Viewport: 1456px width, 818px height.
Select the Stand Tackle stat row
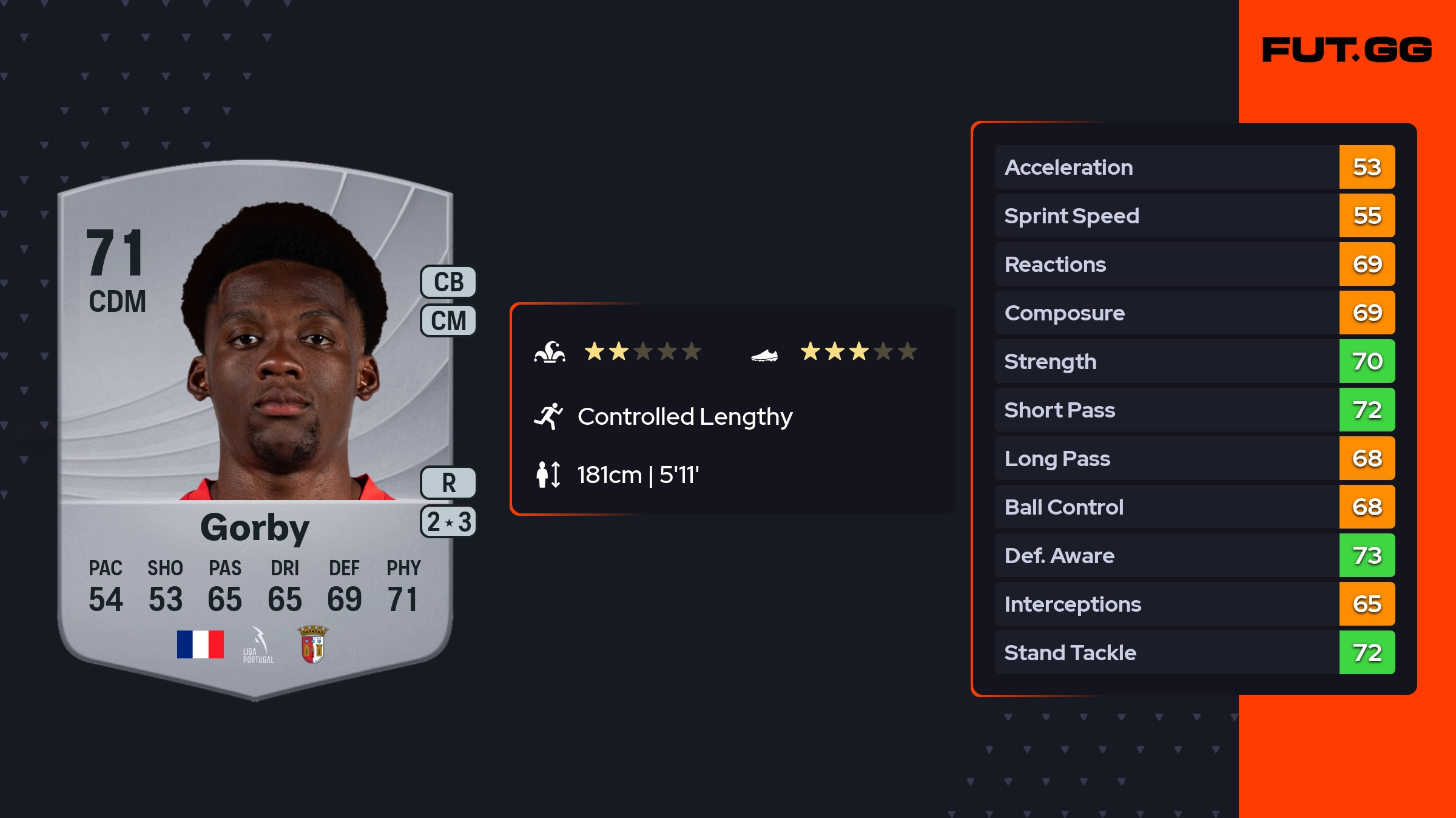pyautogui.click(x=1194, y=652)
